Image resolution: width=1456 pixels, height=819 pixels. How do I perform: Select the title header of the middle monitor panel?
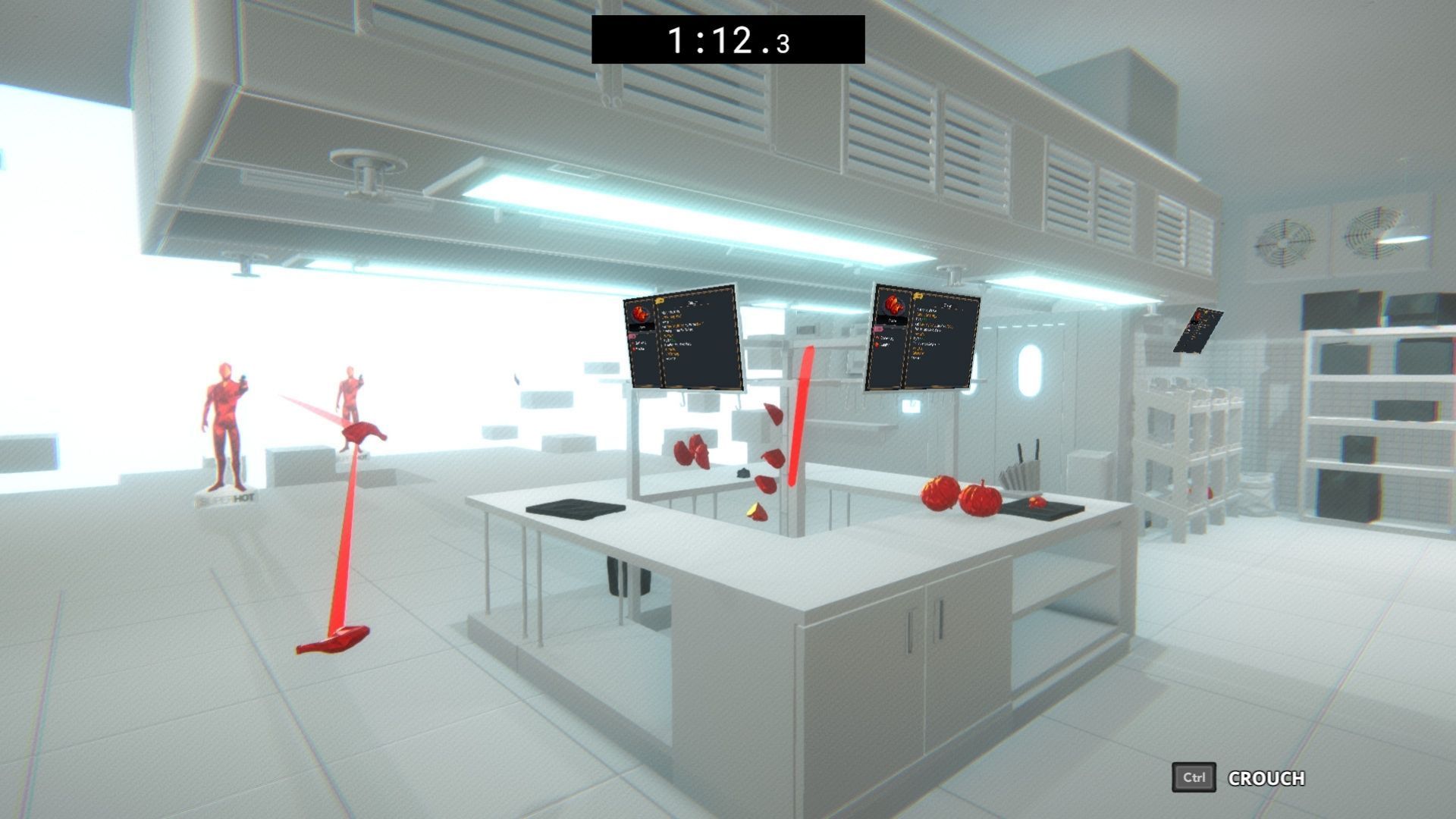click(x=946, y=305)
